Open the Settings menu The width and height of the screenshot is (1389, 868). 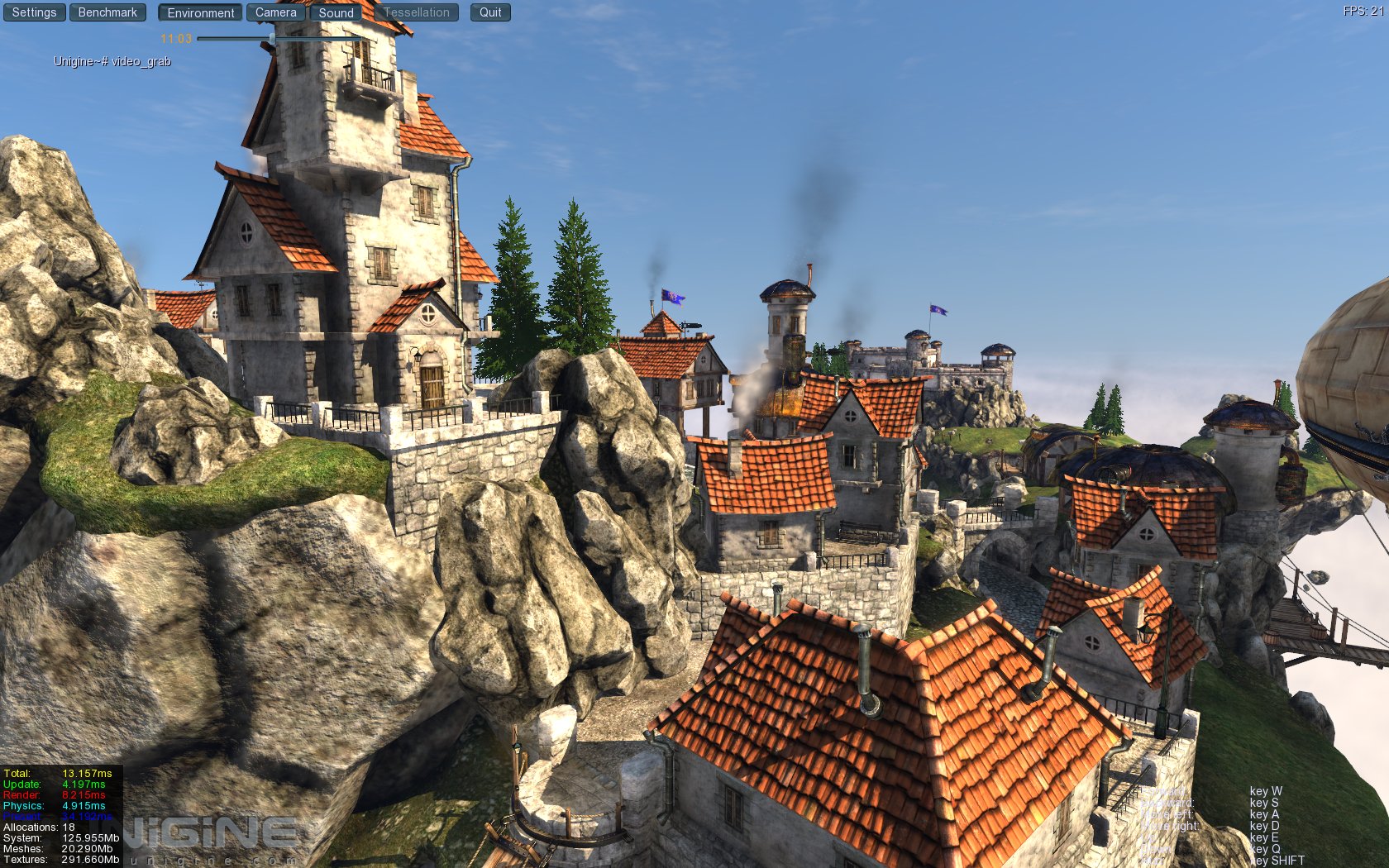pos(34,12)
